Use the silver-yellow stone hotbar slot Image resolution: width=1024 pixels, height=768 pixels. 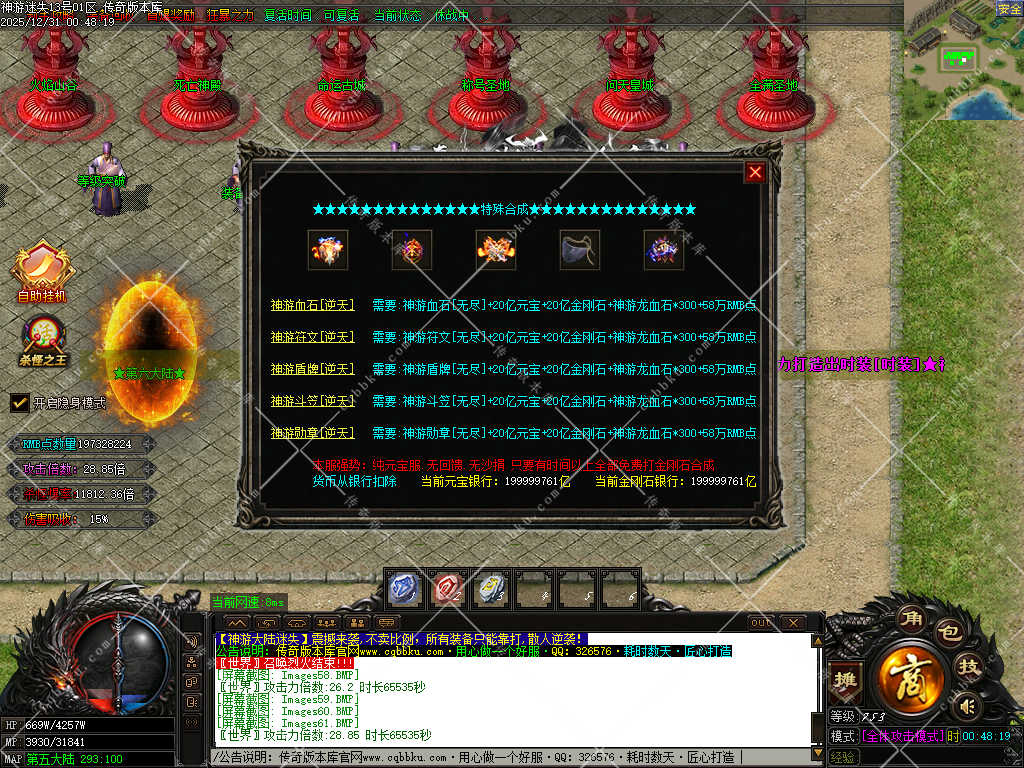pos(491,589)
